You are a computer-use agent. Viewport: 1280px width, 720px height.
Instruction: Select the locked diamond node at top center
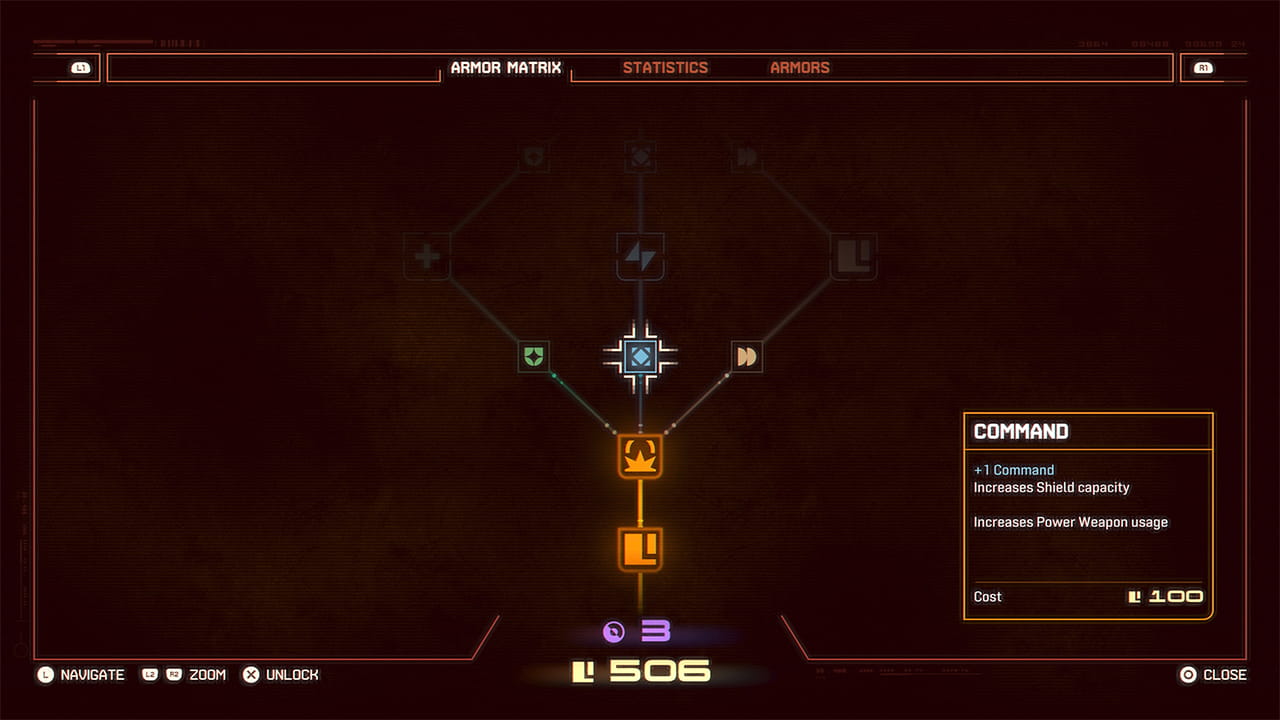click(x=641, y=155)
